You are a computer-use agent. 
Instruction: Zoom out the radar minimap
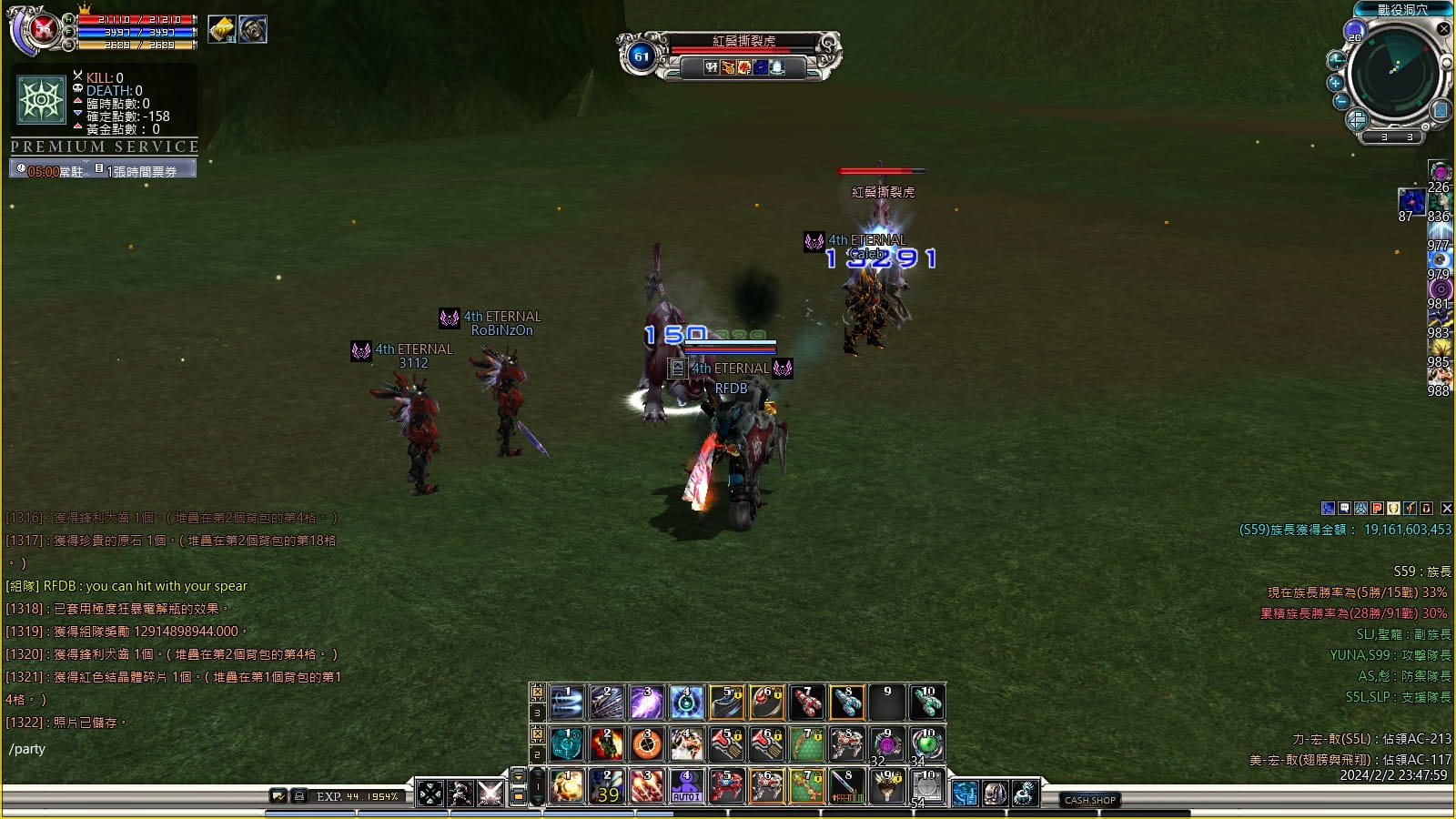click(x=1341, y=101)
